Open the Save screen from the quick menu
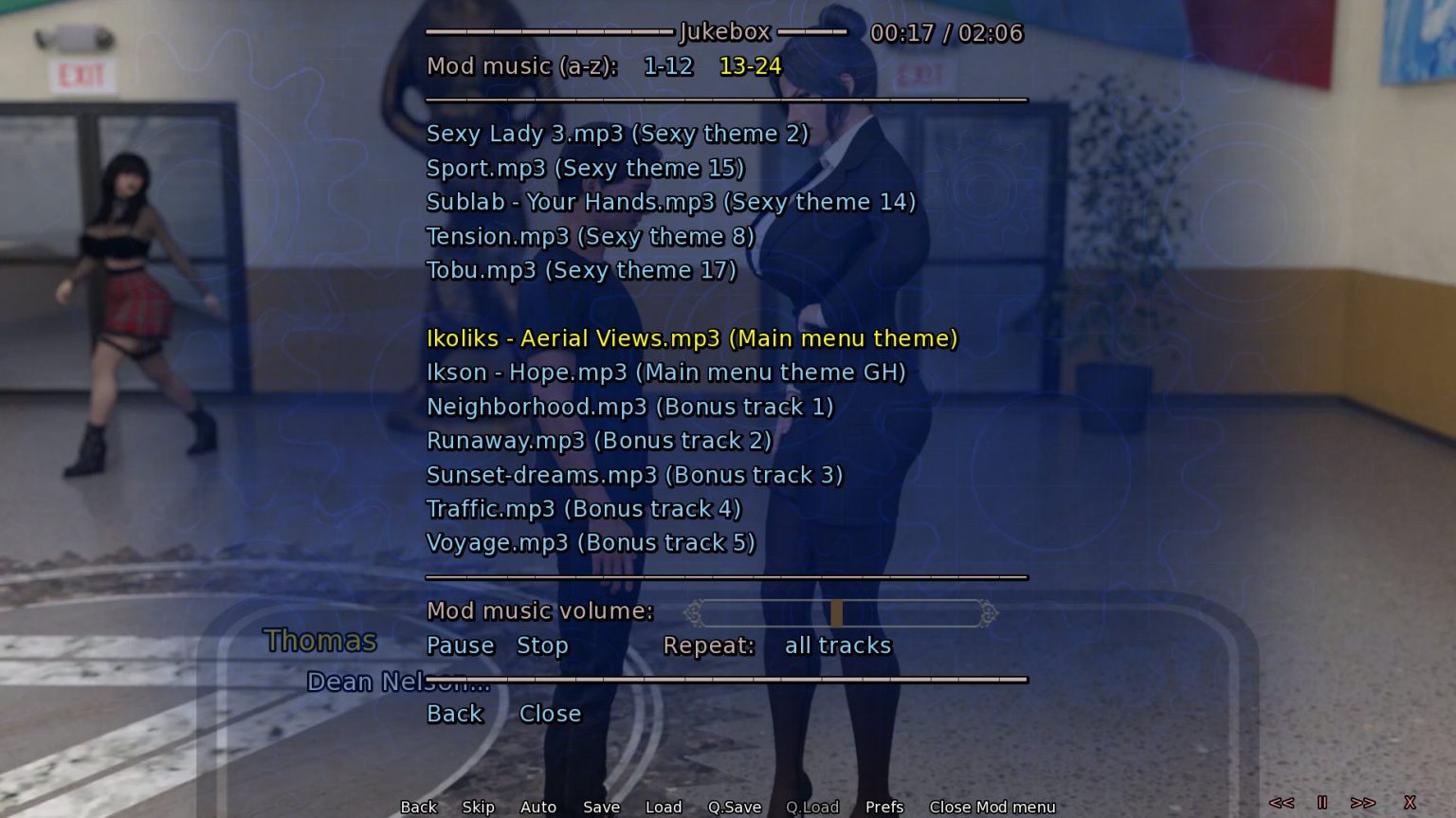 (x=601, y=807)
